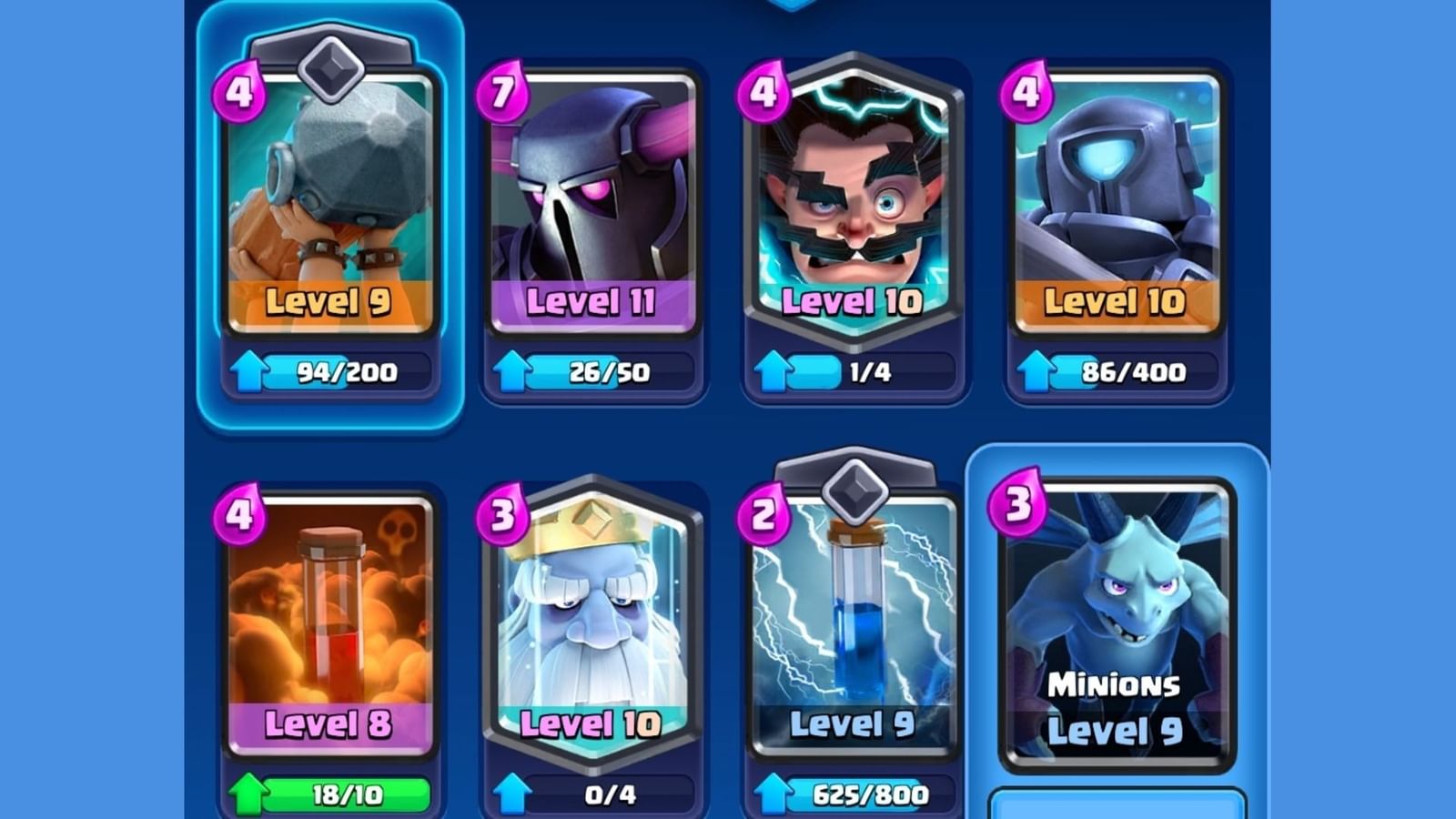Tap the Level 9 banner on the selected card
Screen dimensions: 1456x819
331,300
